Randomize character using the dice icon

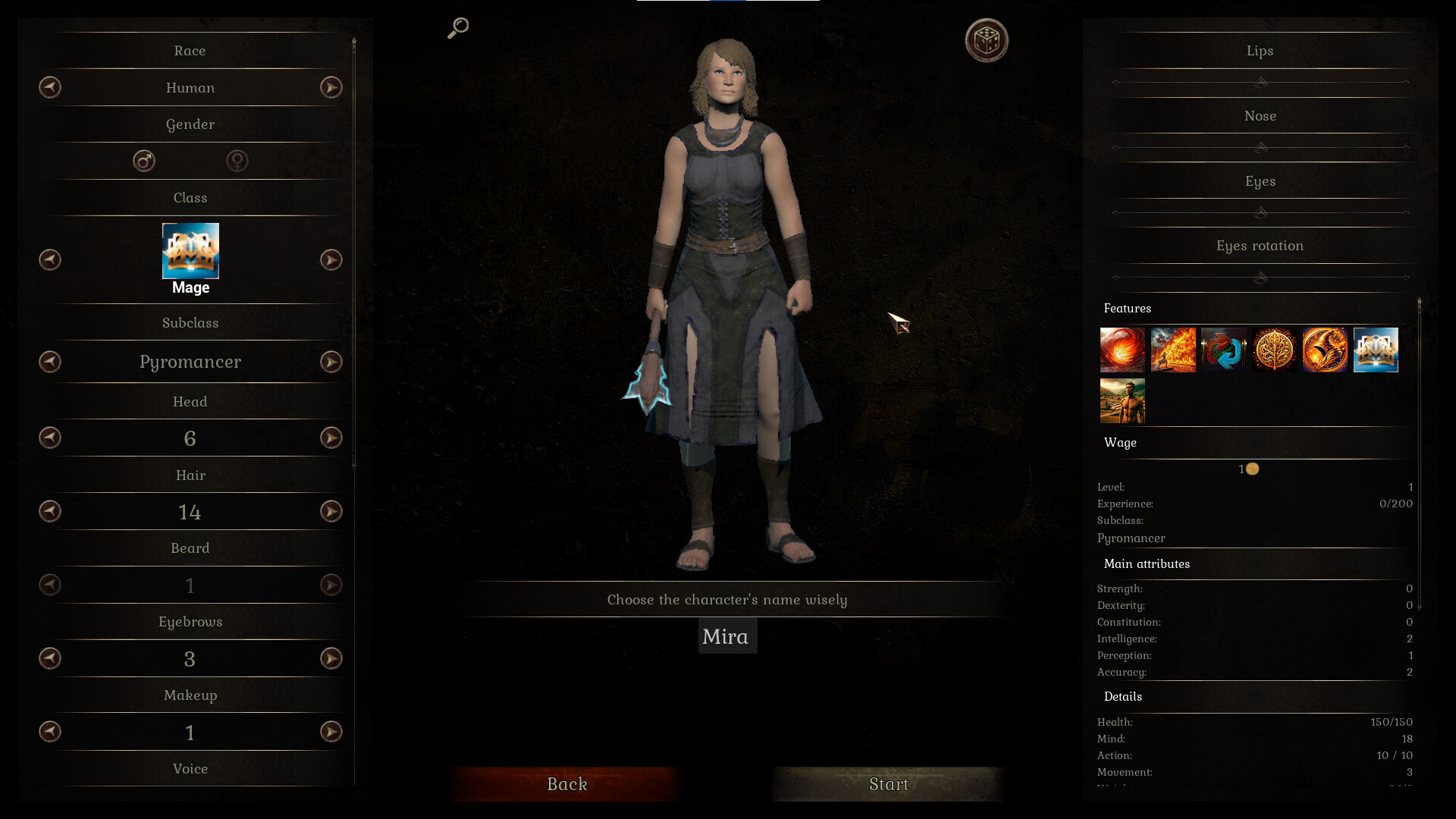pos(987,41)
